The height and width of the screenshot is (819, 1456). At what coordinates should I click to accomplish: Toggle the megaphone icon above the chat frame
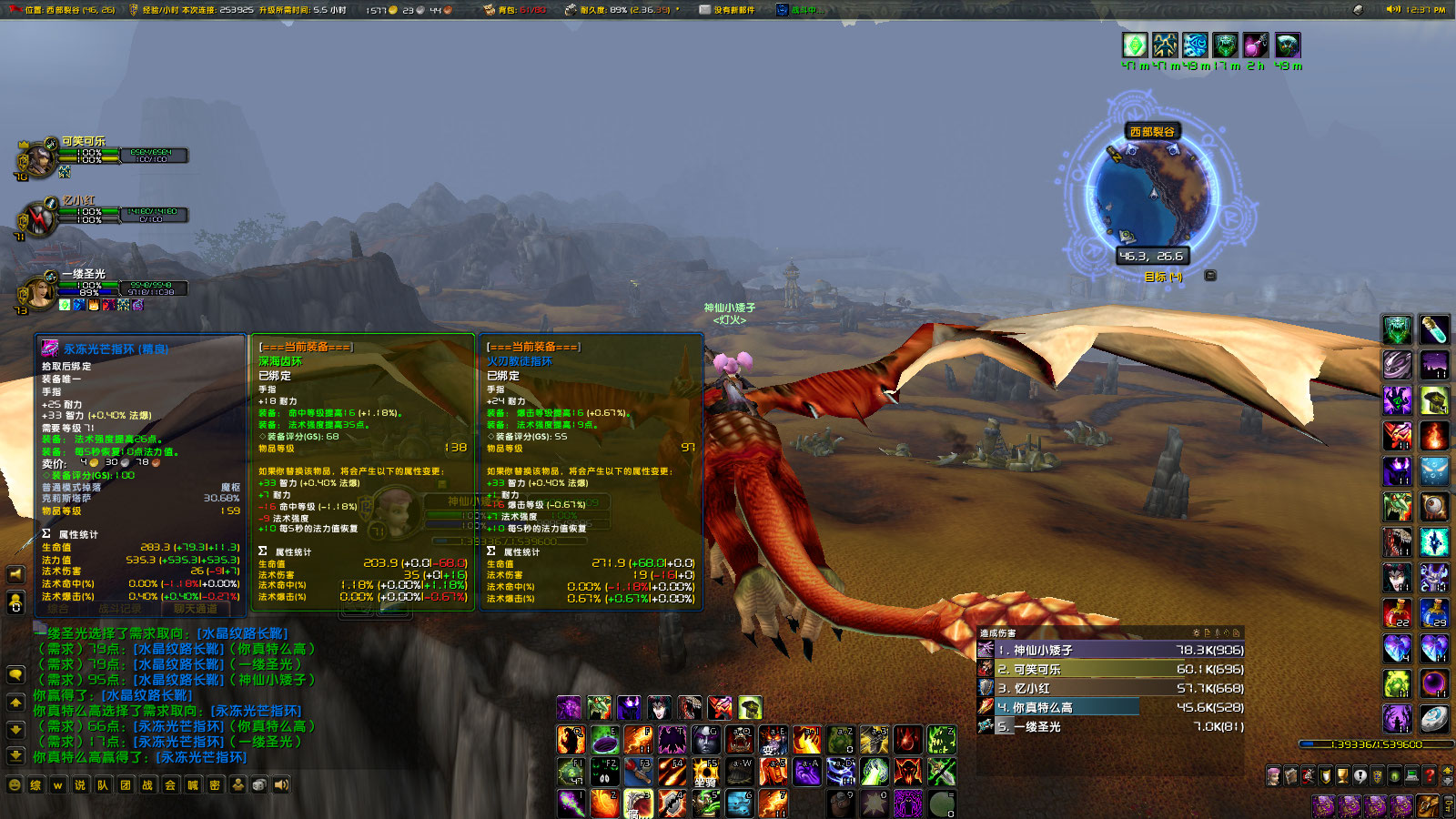pyautogui.click(x=14, y=573)
